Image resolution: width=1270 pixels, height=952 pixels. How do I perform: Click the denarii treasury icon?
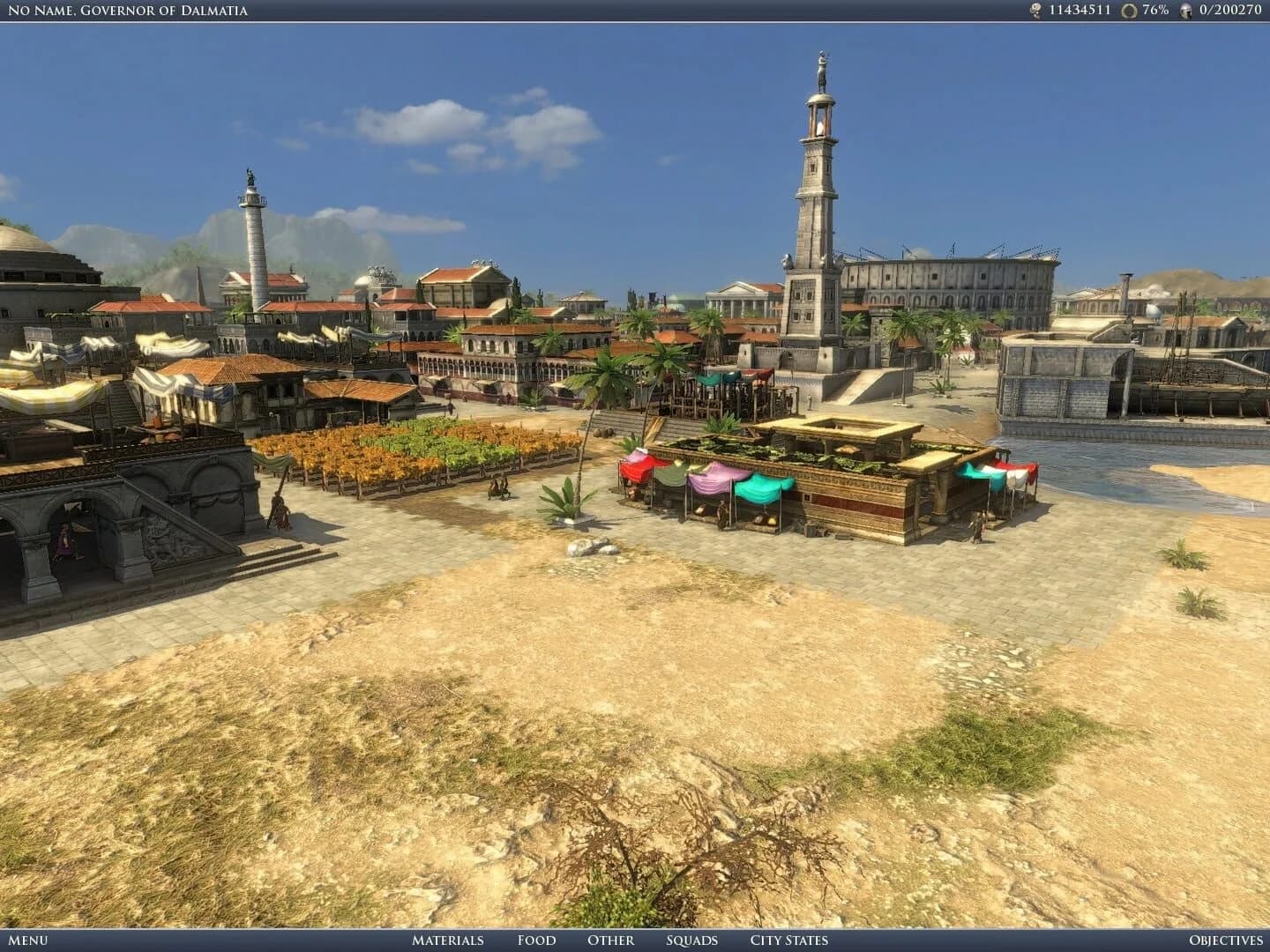click(x=1034, y=11)
